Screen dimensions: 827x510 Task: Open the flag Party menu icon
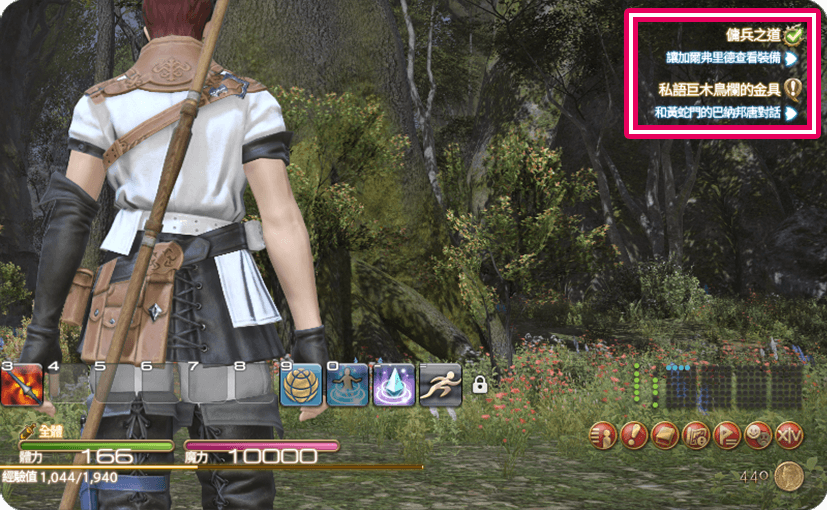(727, 435)
